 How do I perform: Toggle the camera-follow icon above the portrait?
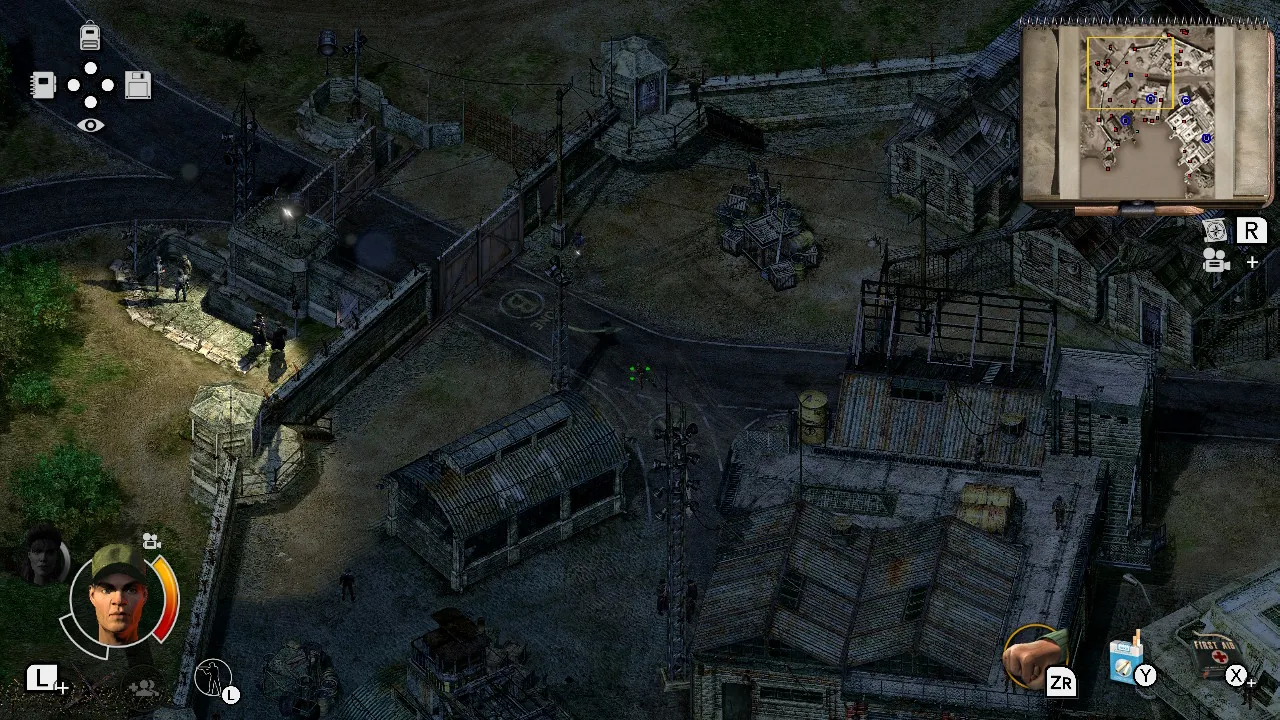151,540
